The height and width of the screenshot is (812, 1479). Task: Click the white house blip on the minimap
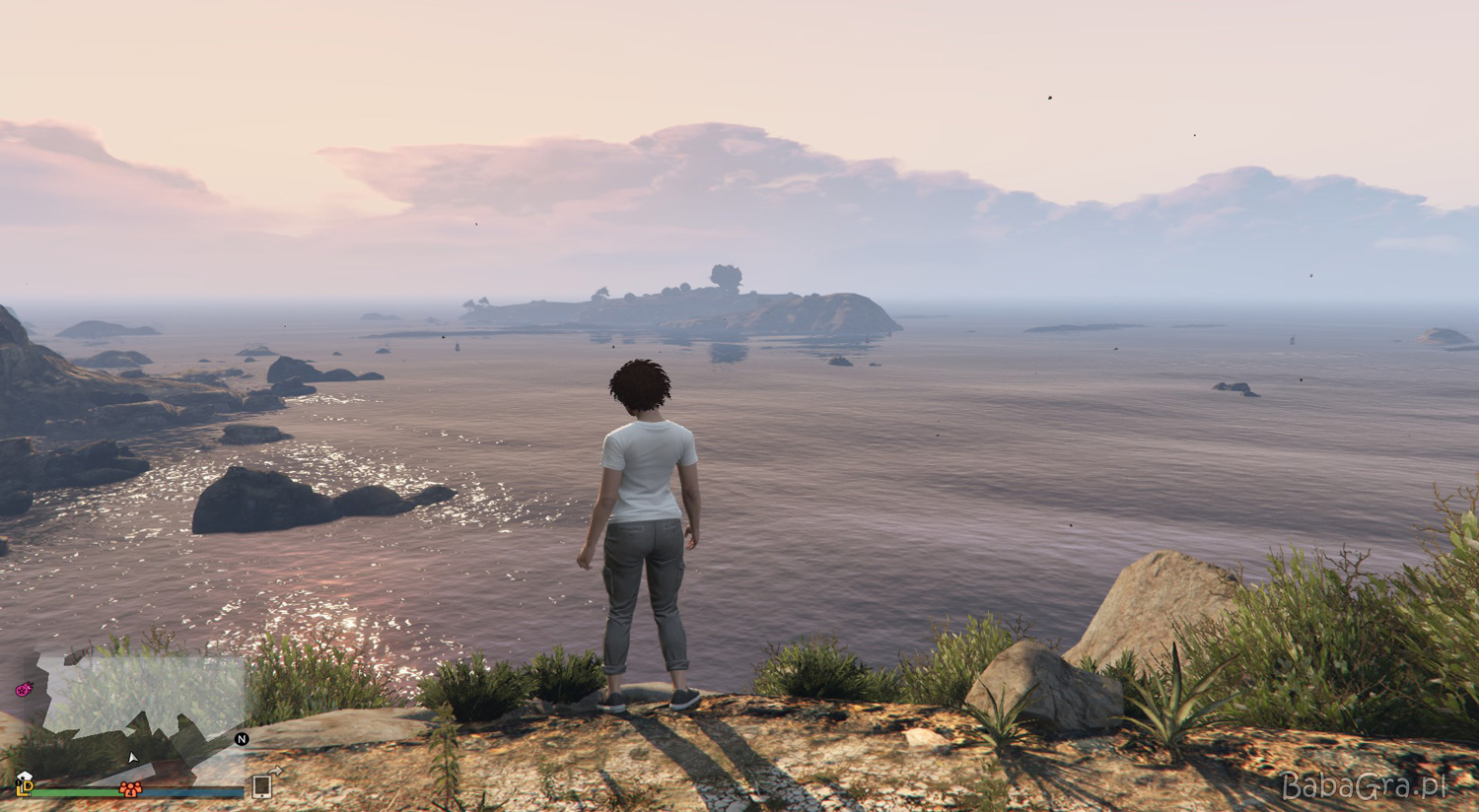tap(25, 777)
